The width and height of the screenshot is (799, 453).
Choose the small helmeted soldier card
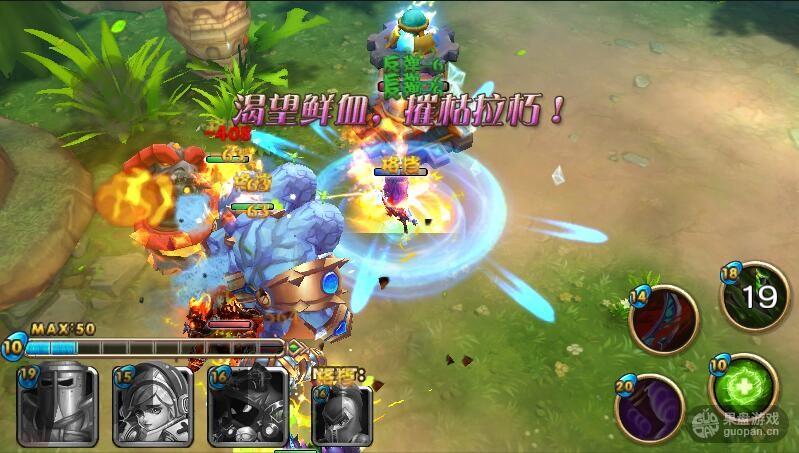[343, 414]
